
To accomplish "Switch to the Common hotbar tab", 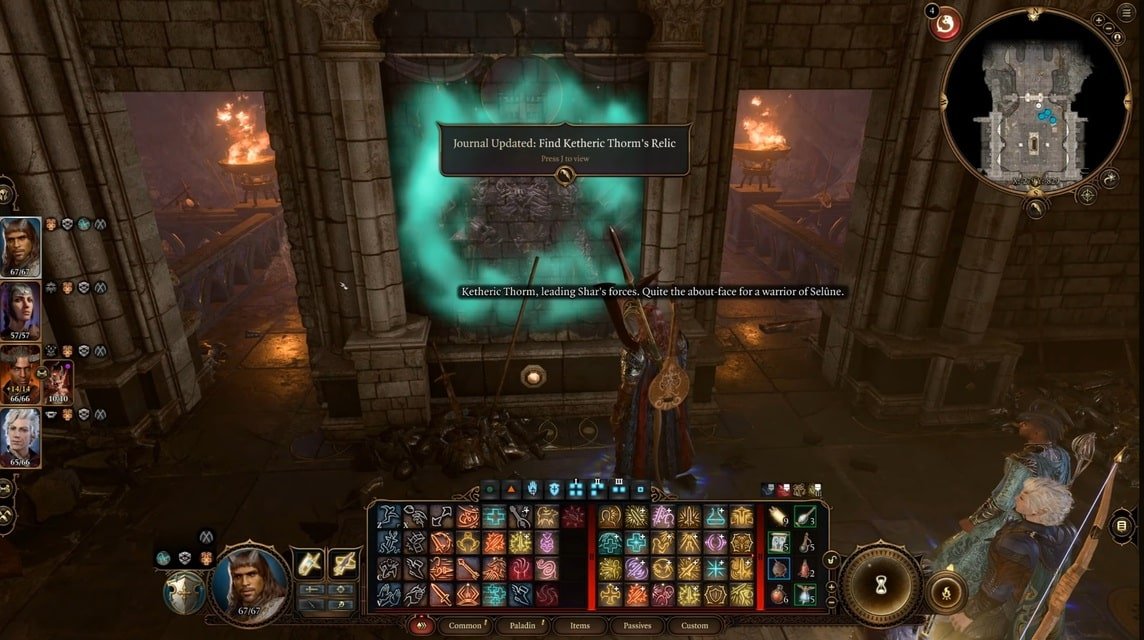I will (x=465, y=626).
